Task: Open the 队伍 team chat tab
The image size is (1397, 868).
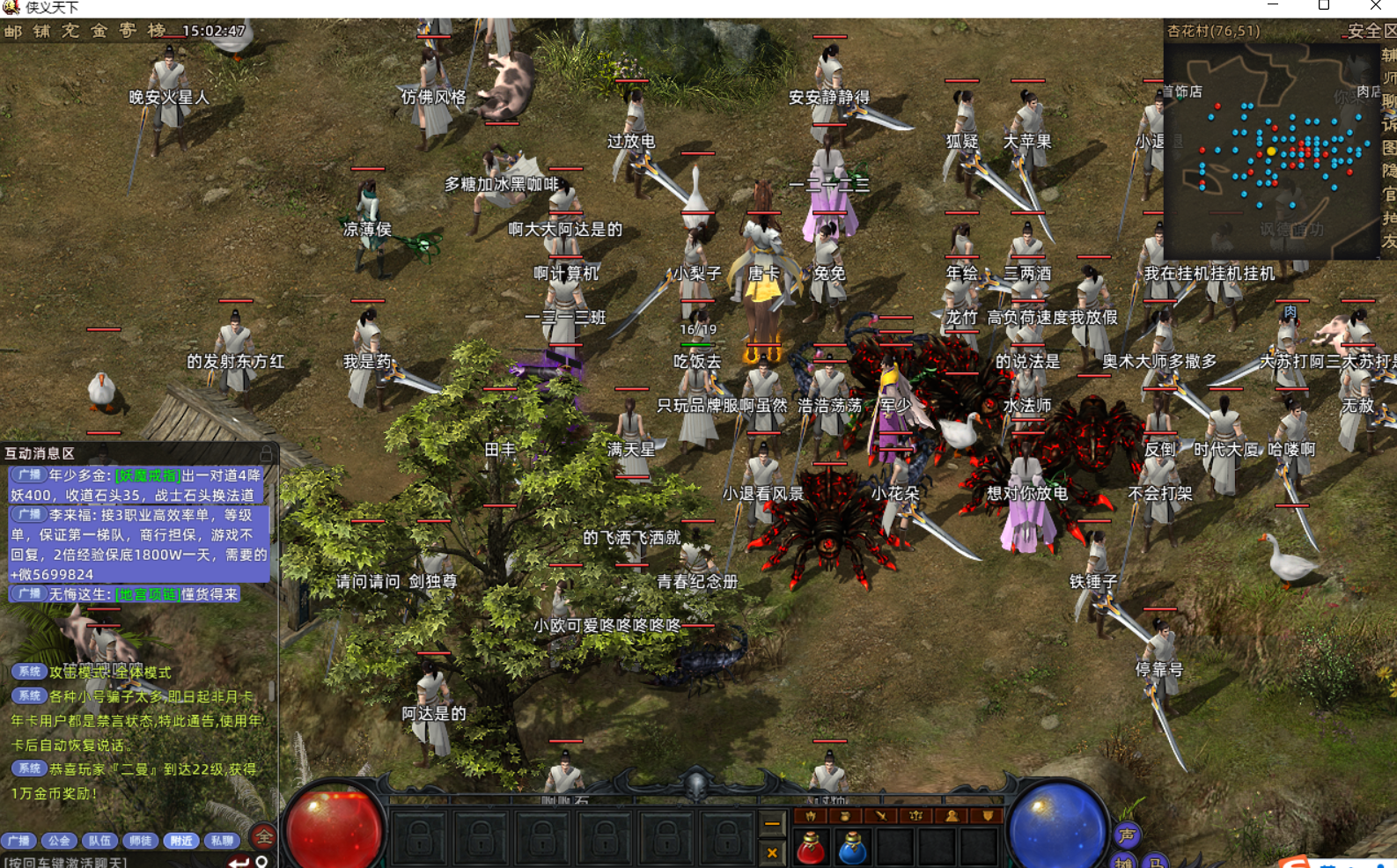Action: click(x=99, y=841)
